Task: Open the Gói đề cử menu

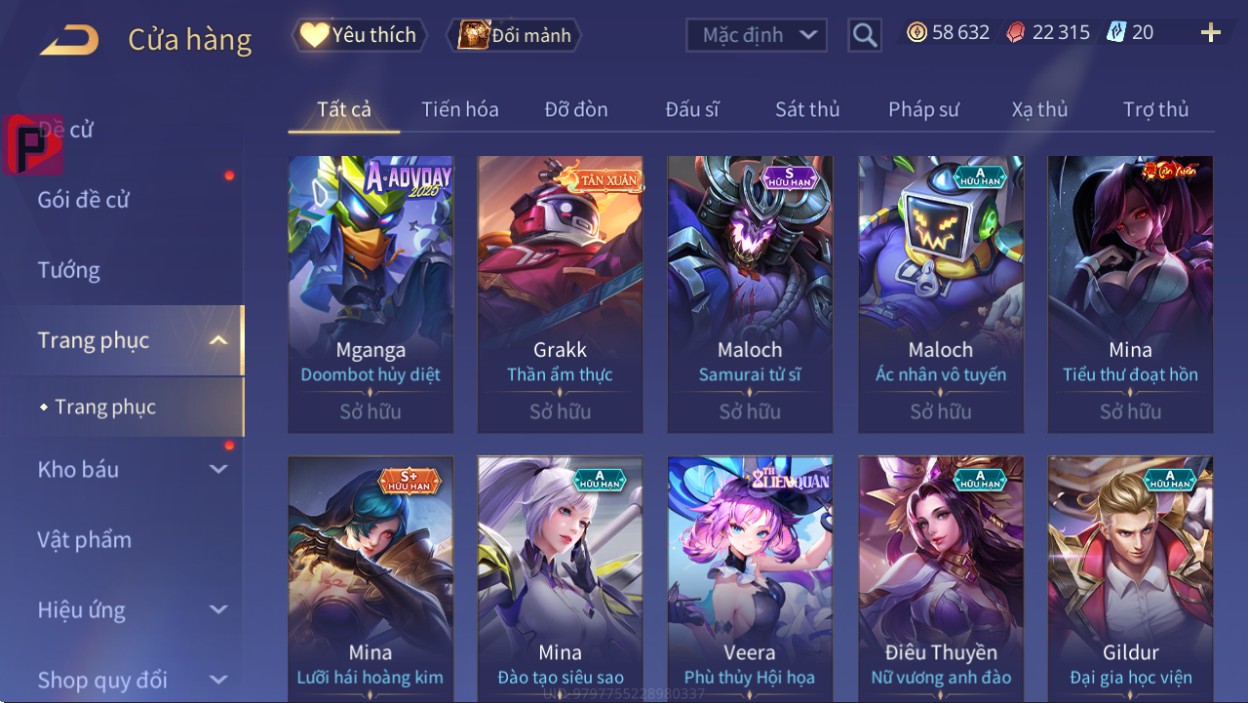Action: coord(84,200)
